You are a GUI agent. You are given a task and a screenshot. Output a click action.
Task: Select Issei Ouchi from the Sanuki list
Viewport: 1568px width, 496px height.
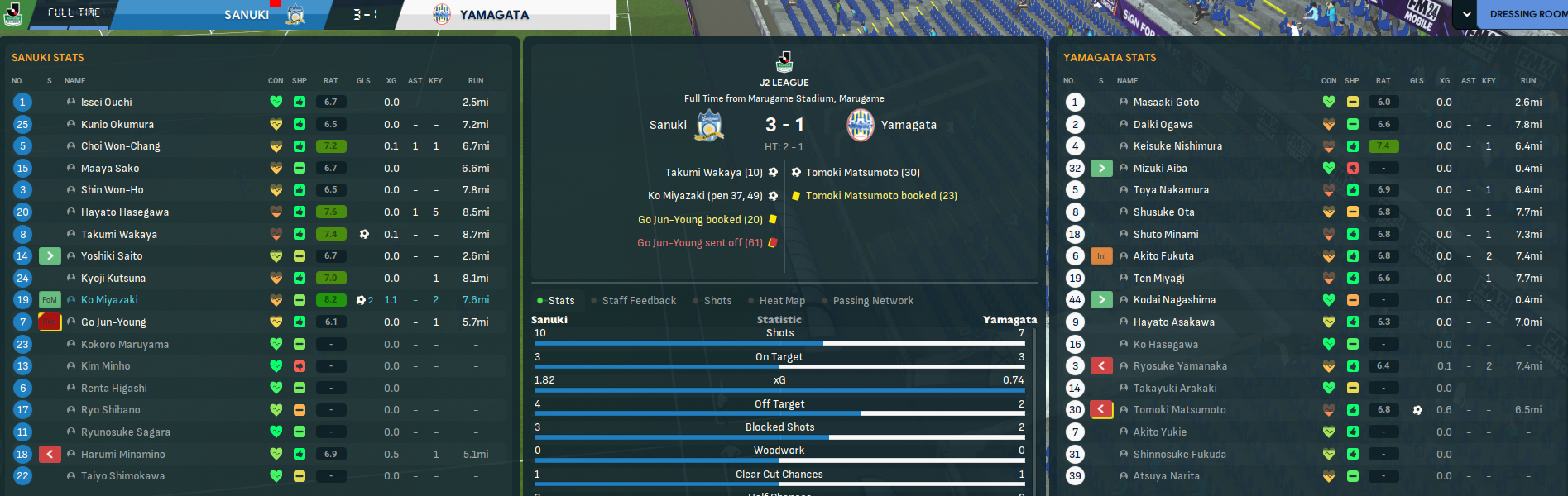[x=106, y=103]
